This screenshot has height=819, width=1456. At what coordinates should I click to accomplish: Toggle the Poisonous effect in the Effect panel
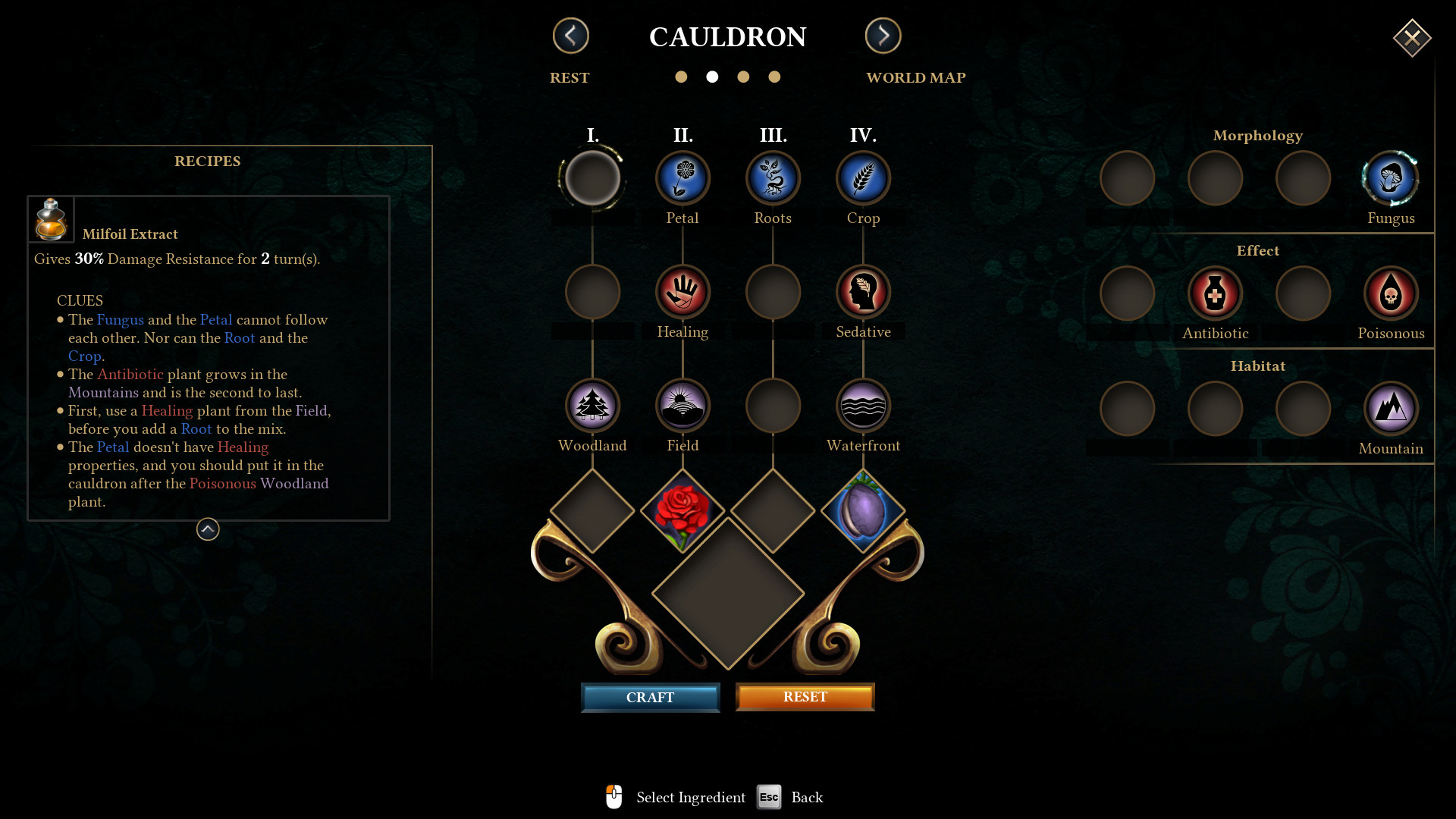(x=1391, y=293)
